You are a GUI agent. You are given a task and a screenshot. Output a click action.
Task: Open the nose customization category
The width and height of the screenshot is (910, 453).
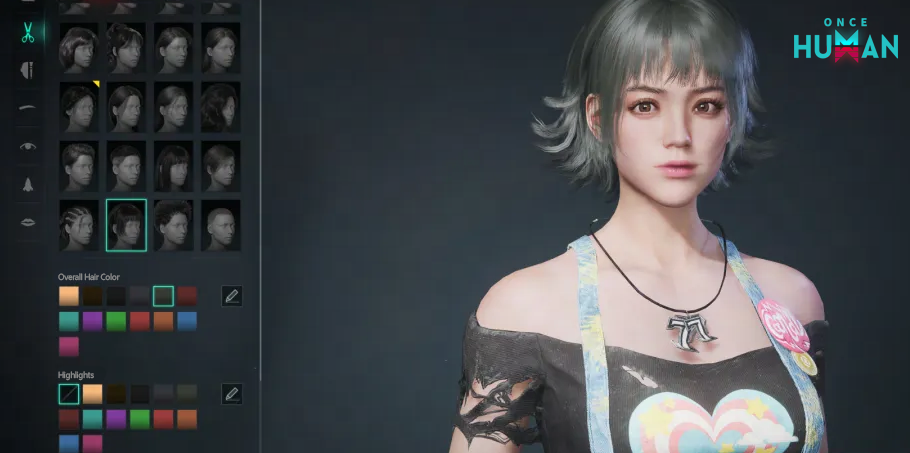point(28,183)
